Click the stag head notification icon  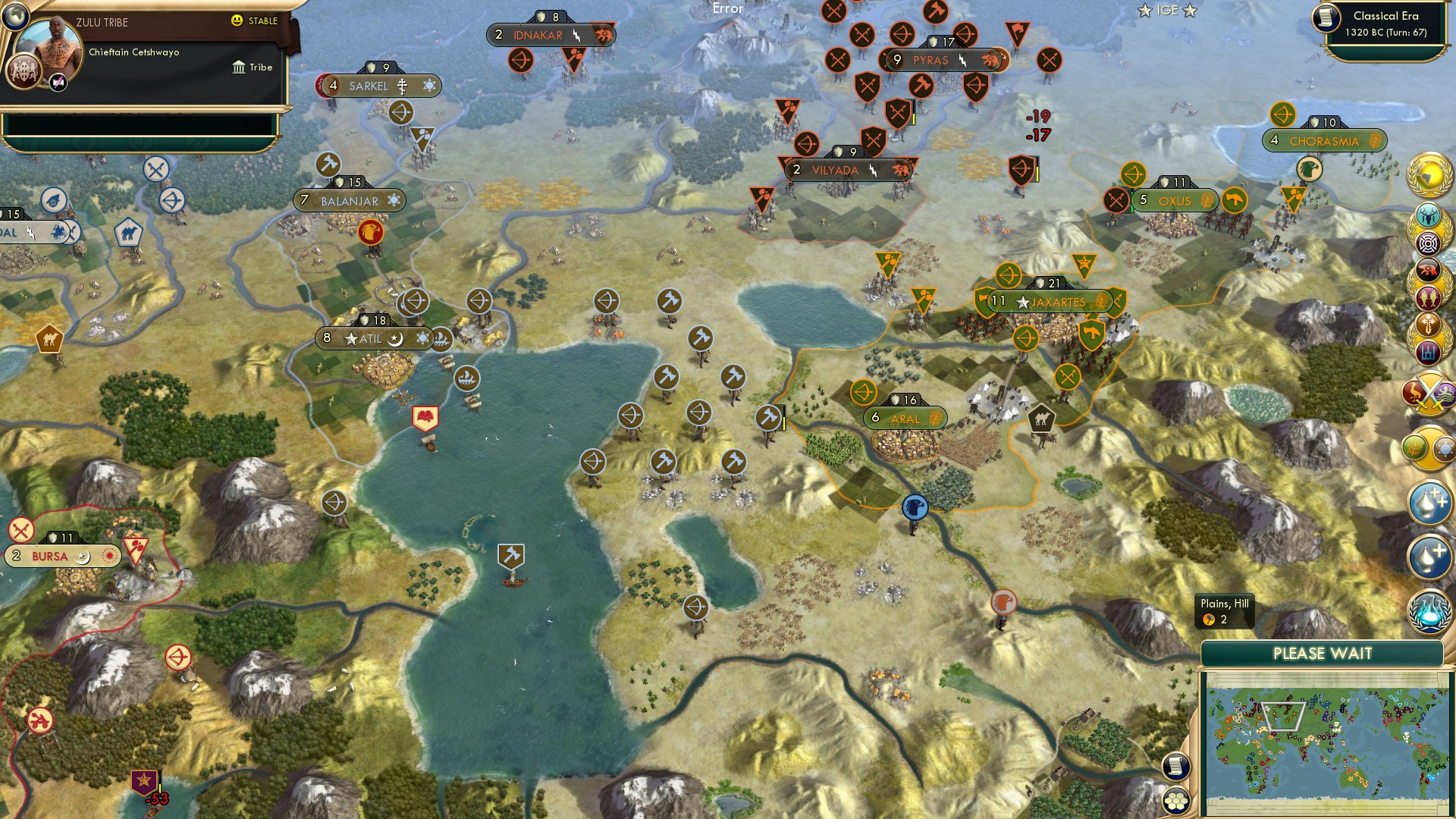tap(1429, 217)
